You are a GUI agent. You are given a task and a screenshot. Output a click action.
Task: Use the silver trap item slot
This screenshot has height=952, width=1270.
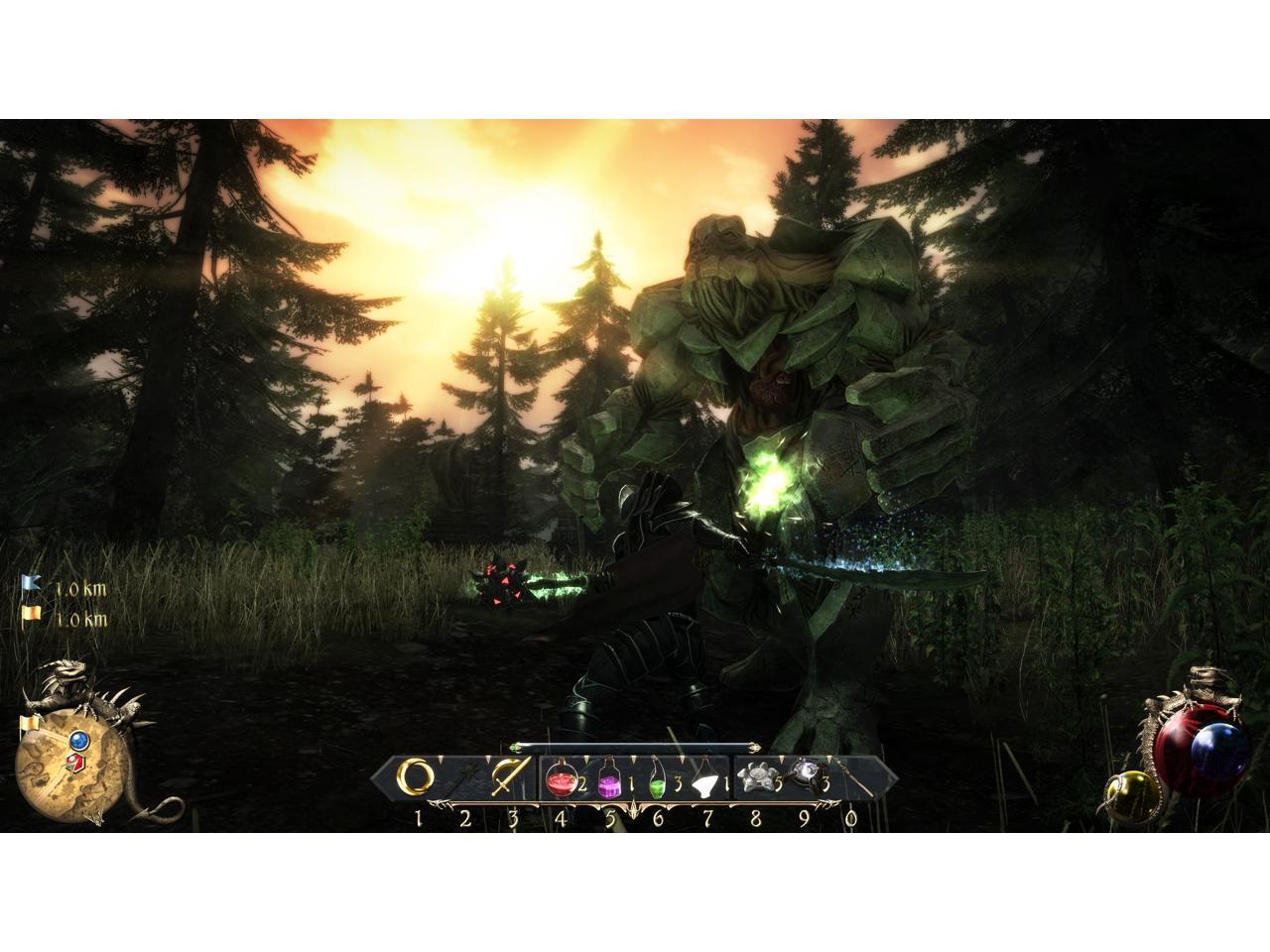coord(755,778)
